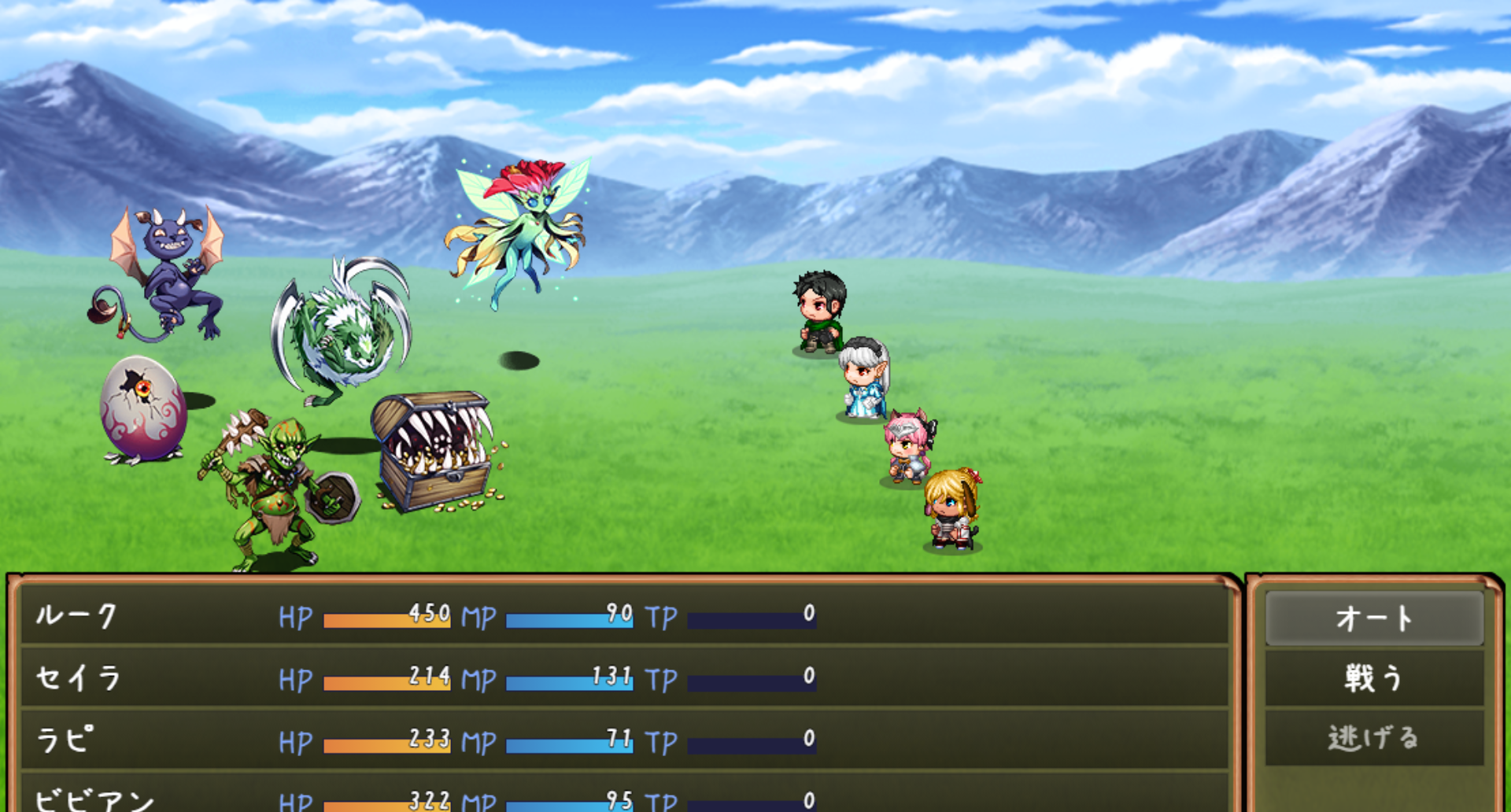Image resolution: width=1511 pixels, height=812 pixels.
Task: Select the オート auto-battle command
Action: [1373, 618]
